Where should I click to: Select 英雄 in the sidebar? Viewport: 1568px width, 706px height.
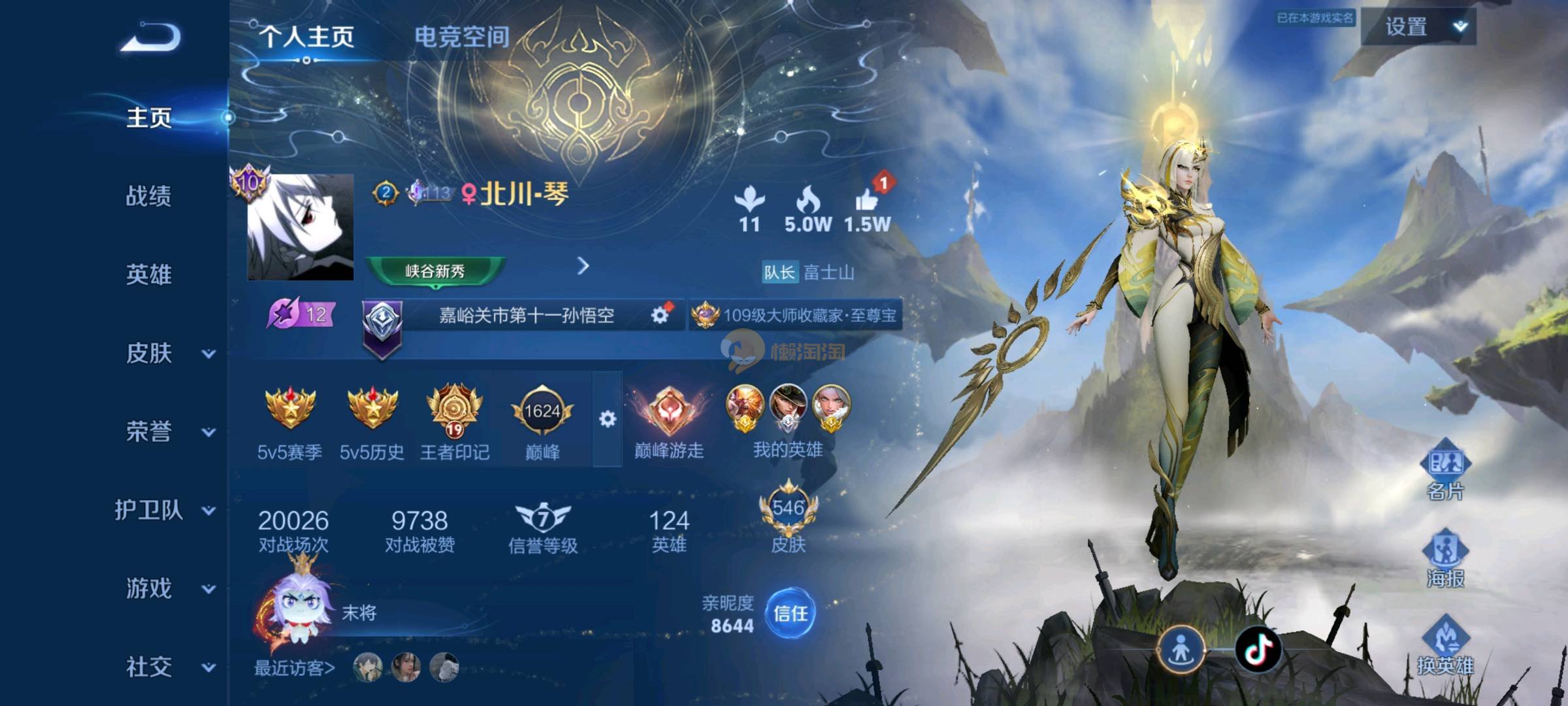[x=149, y=275]
